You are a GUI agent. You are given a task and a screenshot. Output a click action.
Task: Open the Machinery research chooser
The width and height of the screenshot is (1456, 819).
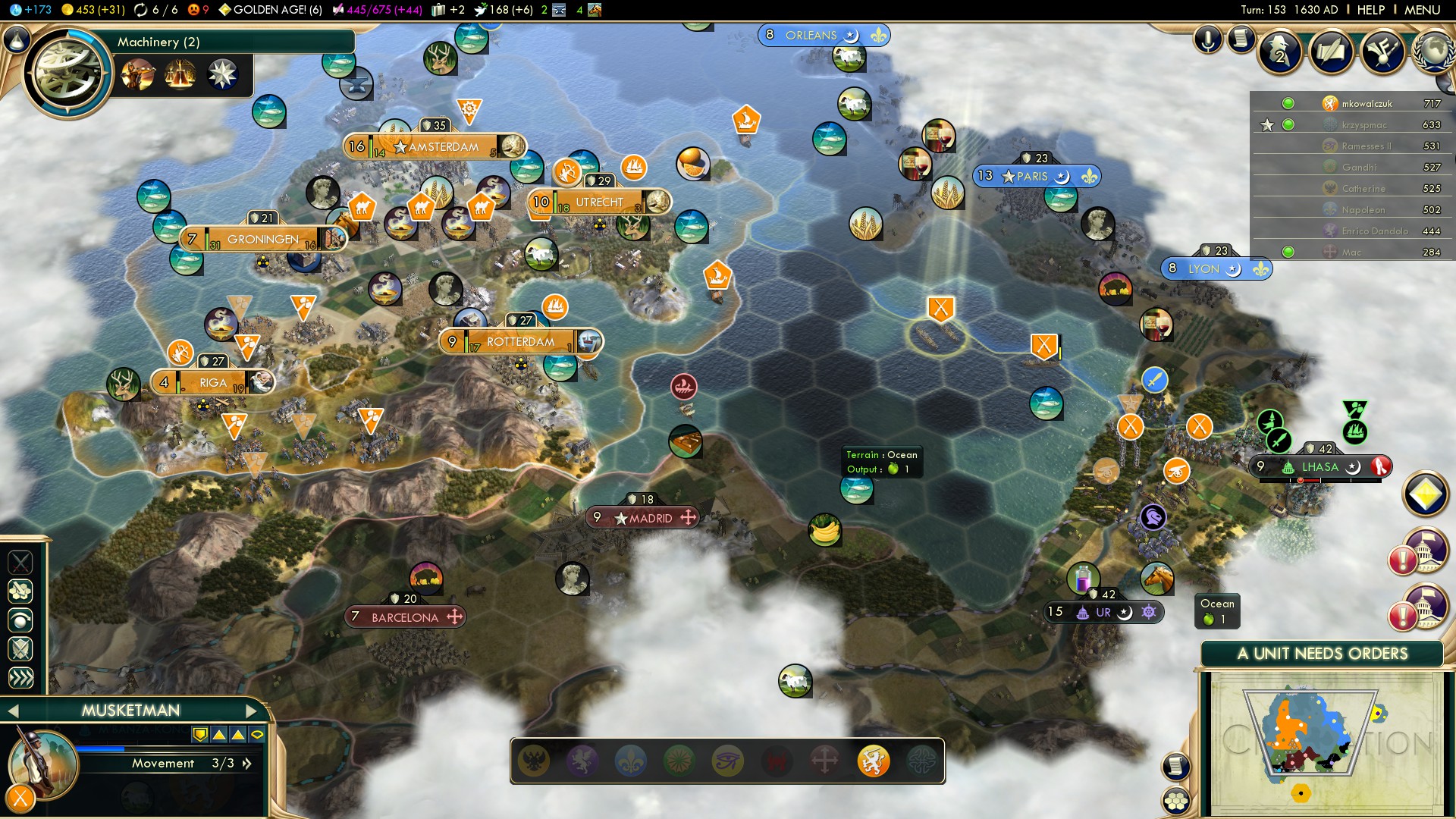68,72
